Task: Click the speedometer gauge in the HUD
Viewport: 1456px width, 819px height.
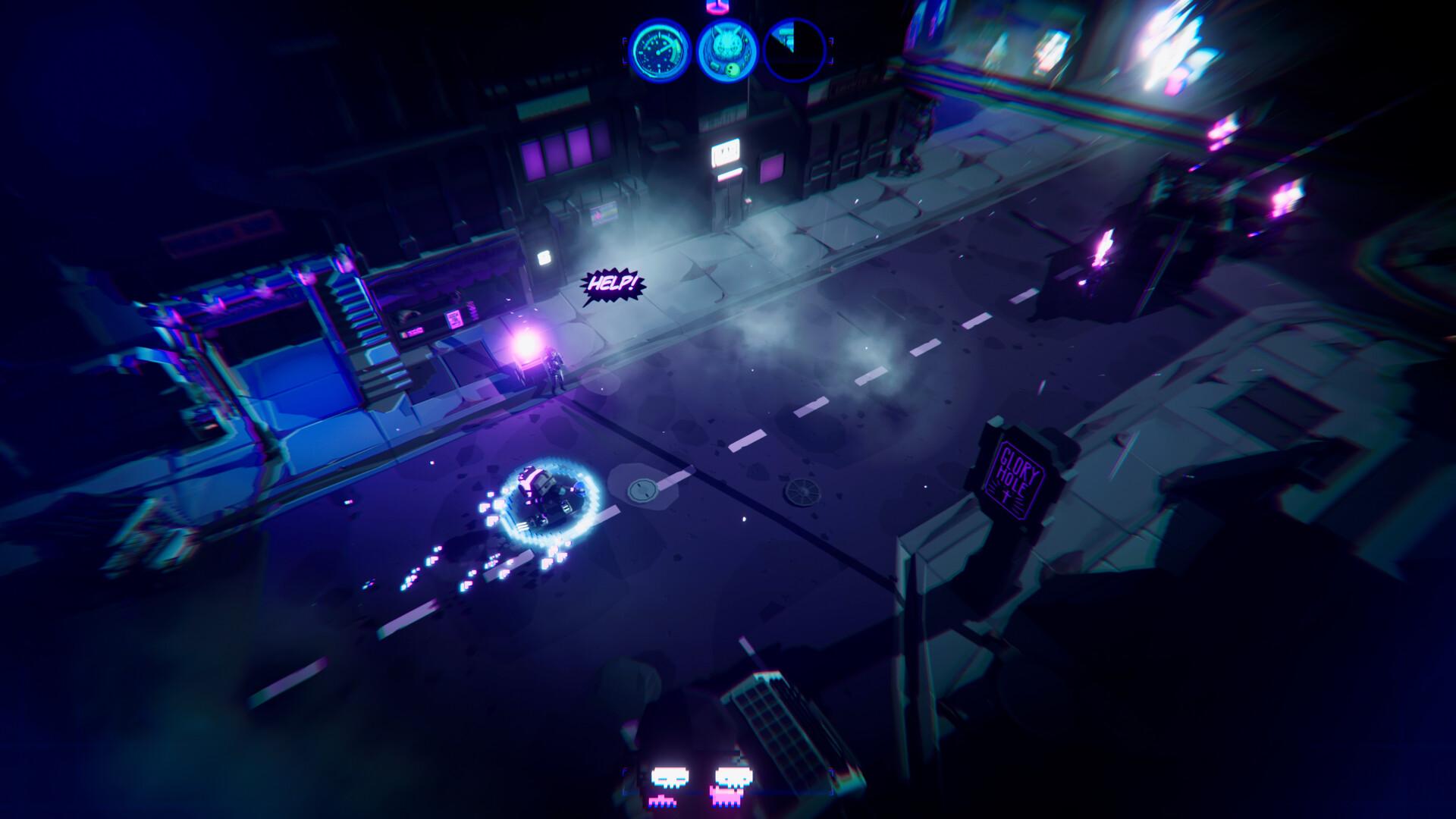Action: click(x=660, y=53)
